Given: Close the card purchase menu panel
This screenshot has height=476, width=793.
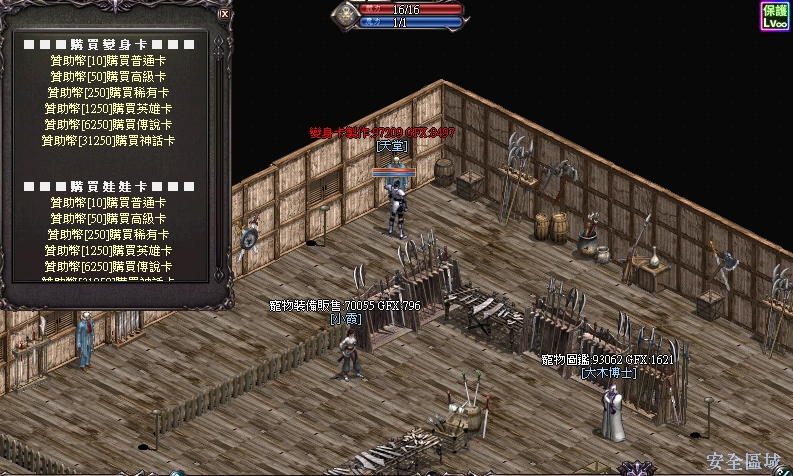Looking at the screenshot, I should point(223,15).
